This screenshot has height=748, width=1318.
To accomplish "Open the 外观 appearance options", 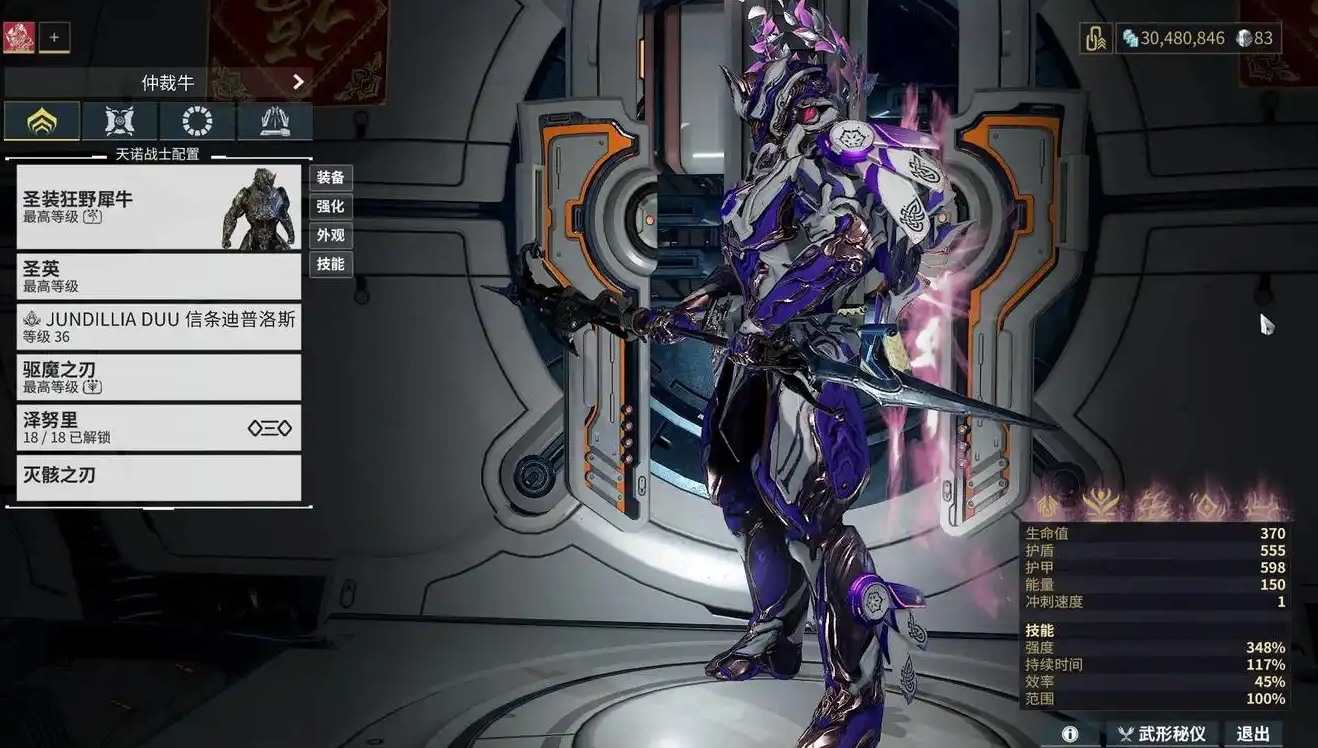I will pyautogui.click(x=330, y=236).
